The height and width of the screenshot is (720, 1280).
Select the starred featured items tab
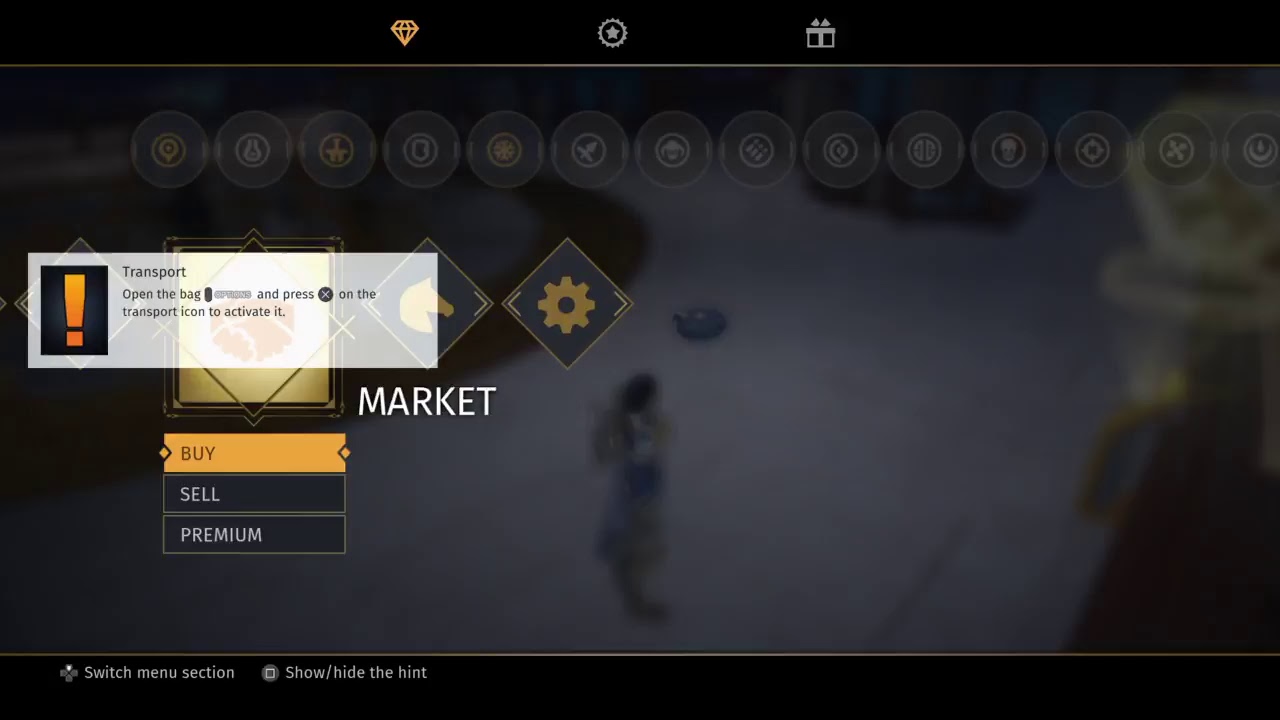point(612,33)
